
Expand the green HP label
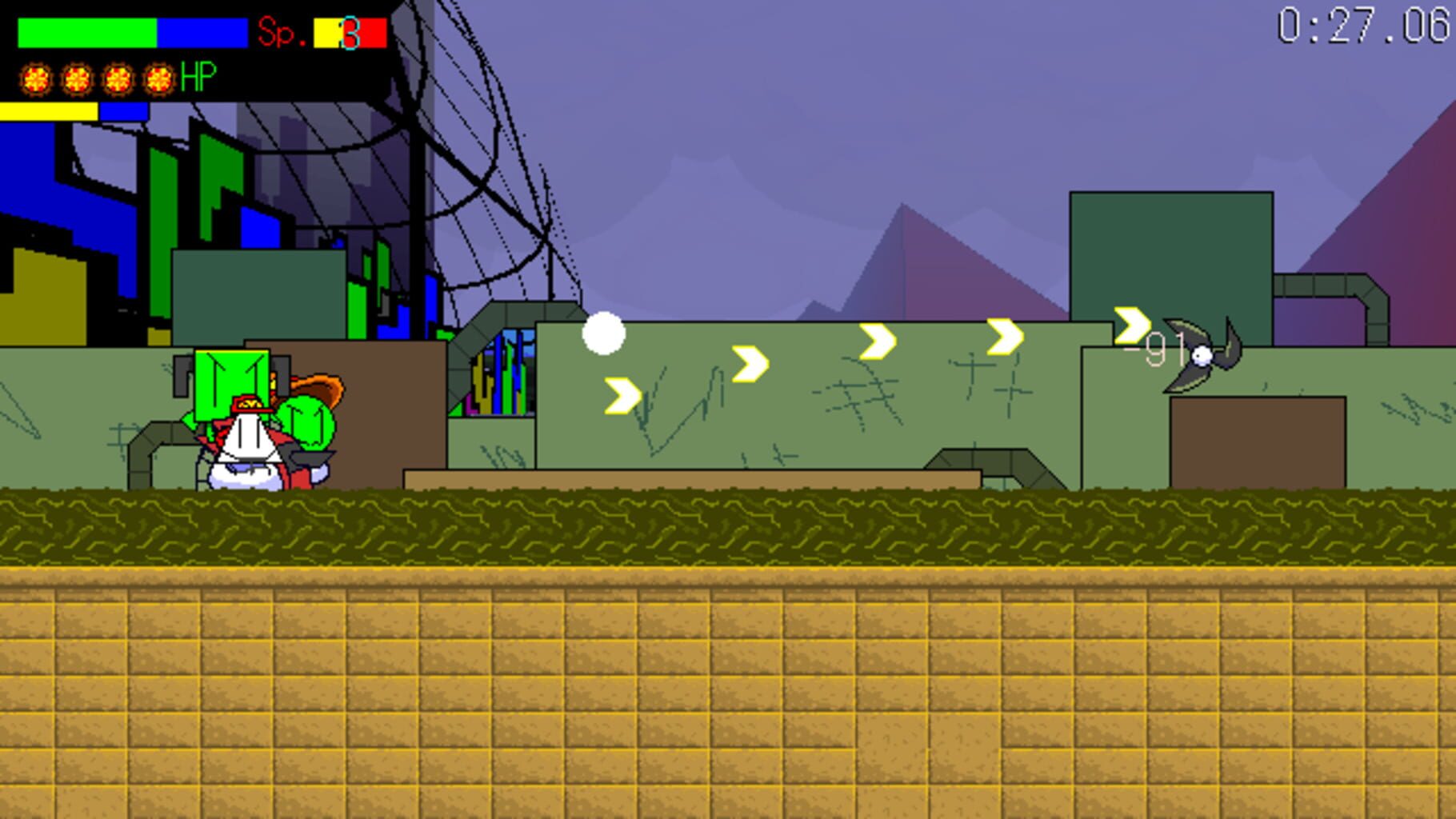199,78
